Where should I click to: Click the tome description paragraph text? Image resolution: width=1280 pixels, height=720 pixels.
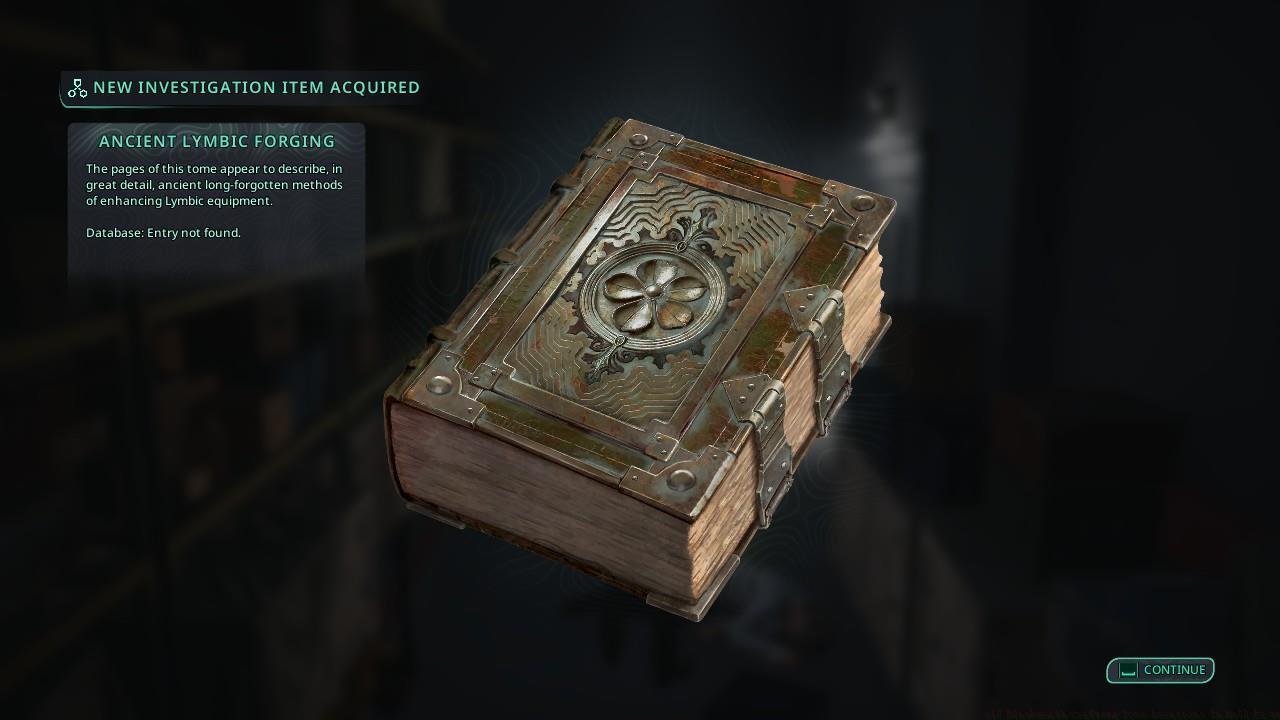click(x=213, y=185)
